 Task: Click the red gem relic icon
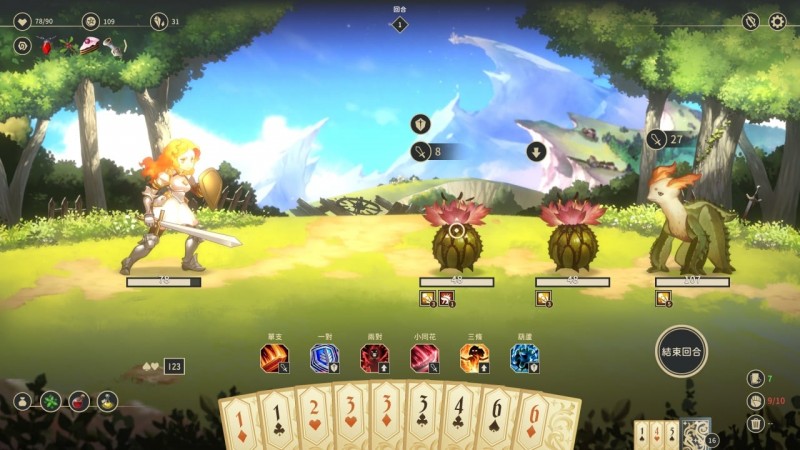point(46,46)
